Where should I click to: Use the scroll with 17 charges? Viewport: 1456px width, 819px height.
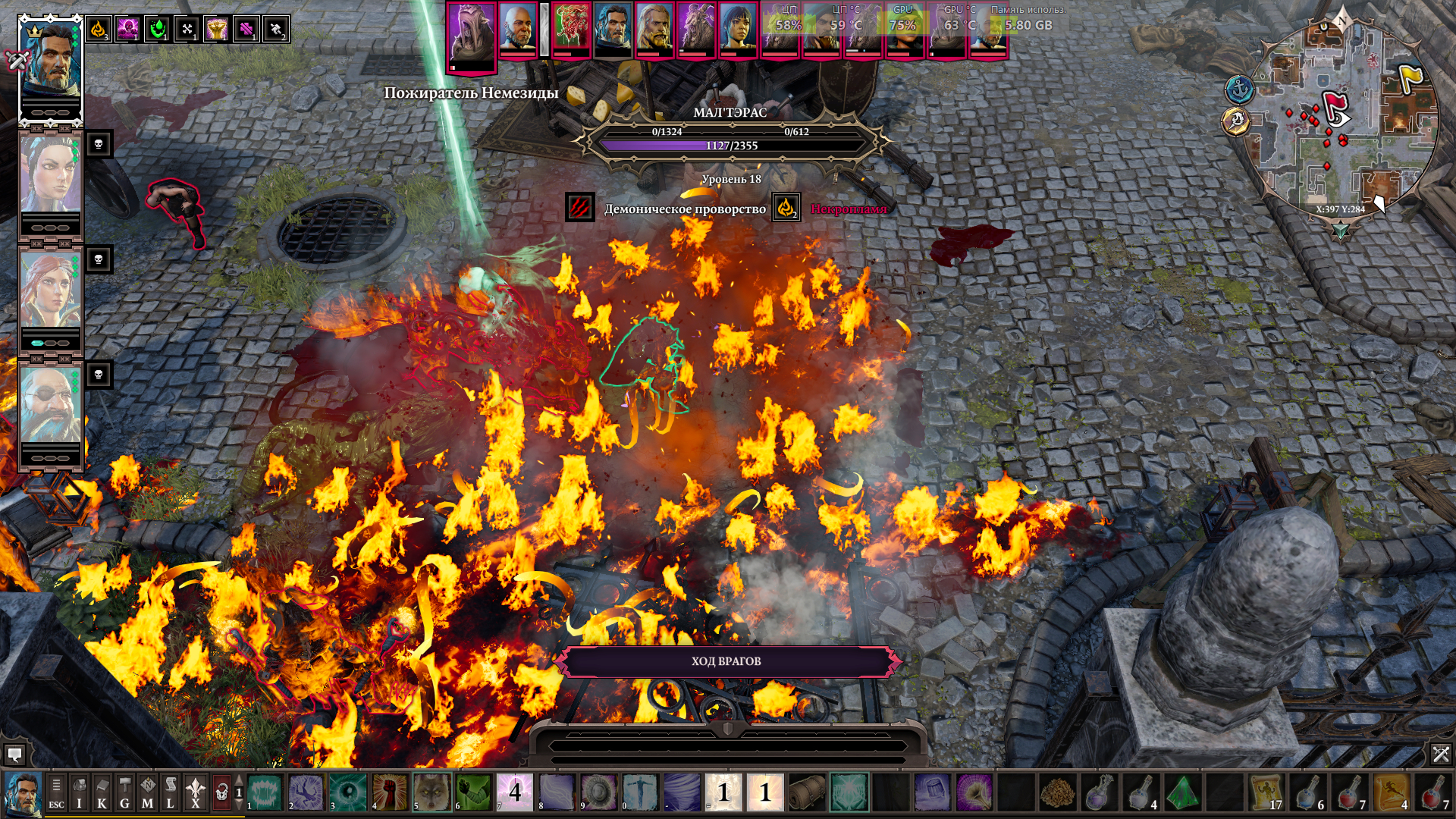click(x=1266, y=792)
